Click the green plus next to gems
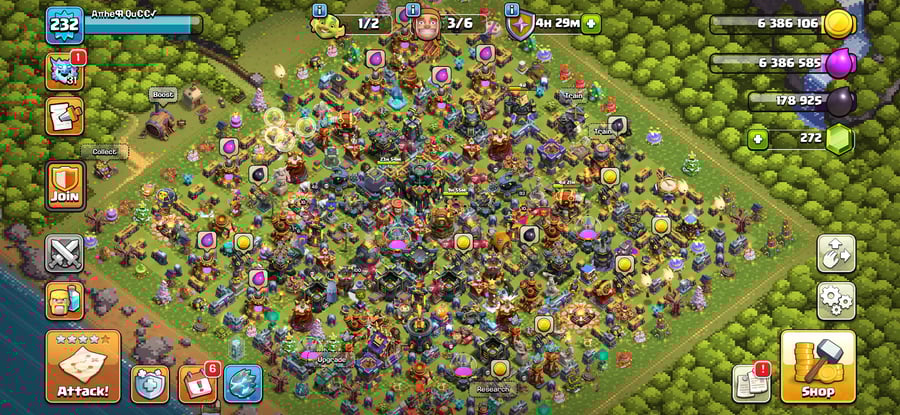The image size is (900, 415). point(758,139)
